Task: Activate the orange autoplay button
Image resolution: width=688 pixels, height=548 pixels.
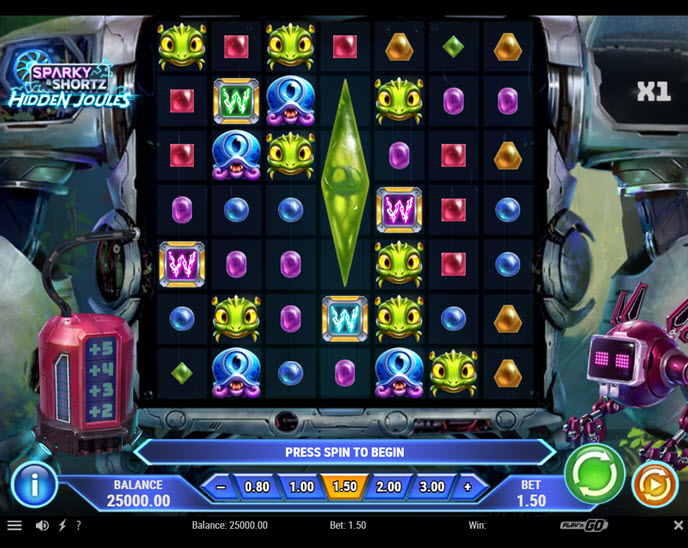Action: coord(655,484)
